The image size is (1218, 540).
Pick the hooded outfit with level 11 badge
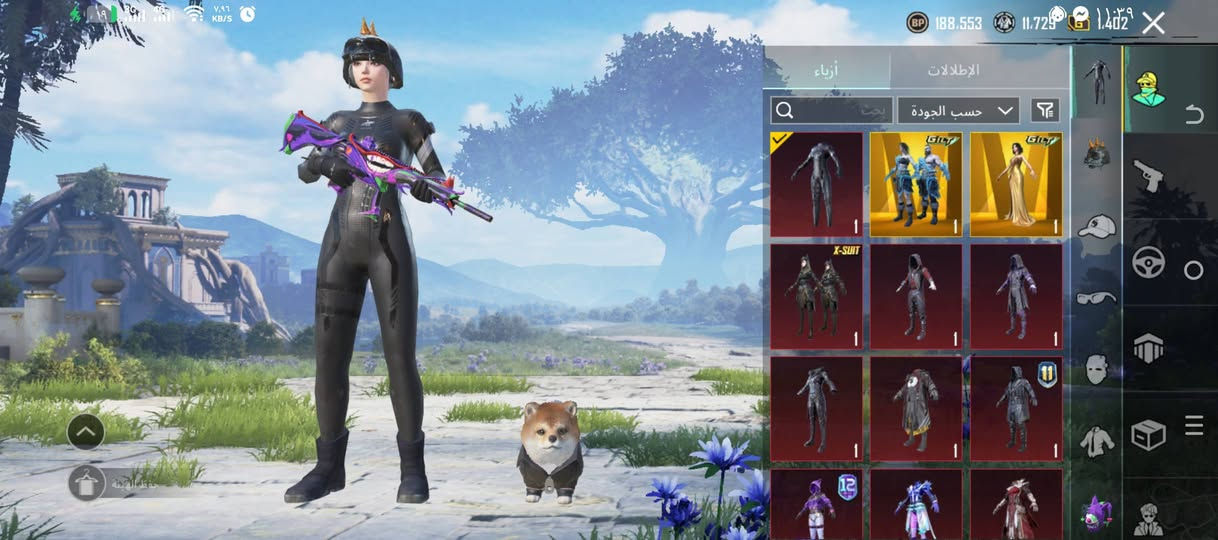(1016, 408)
